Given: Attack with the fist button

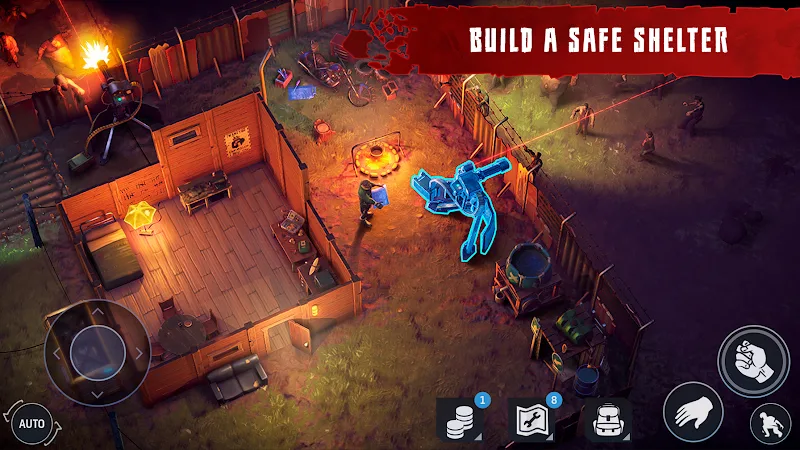Looking at the screenshot, I should (753, 359).
